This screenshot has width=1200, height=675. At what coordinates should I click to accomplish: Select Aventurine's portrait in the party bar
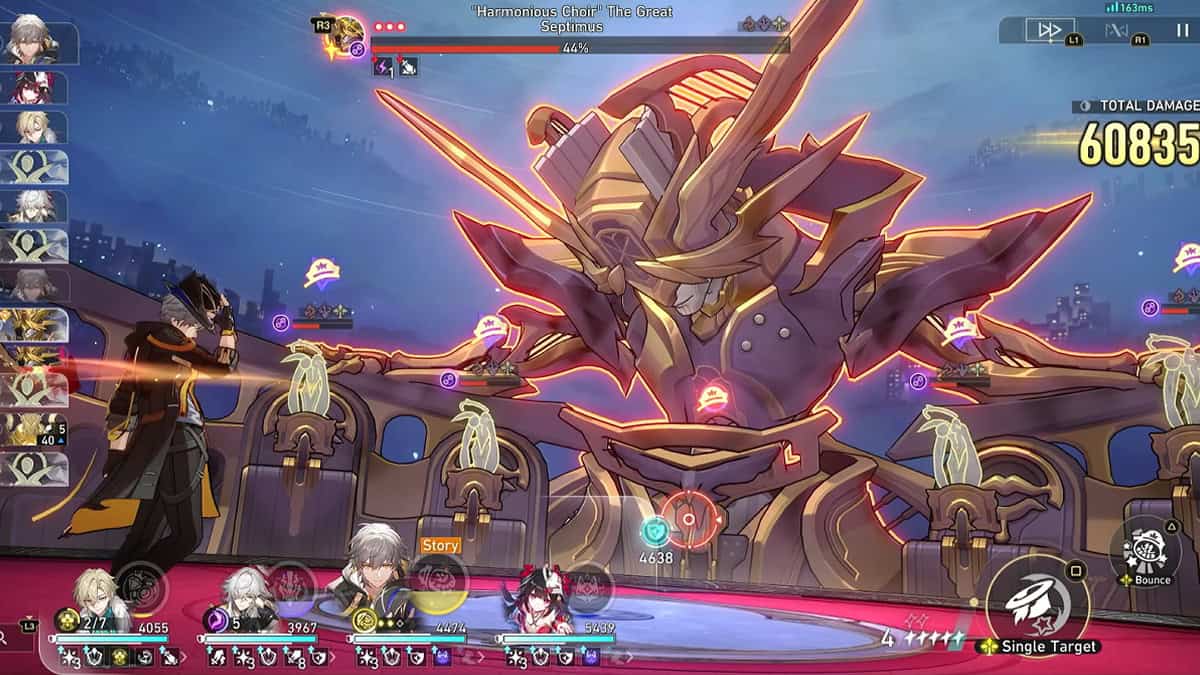coord(95,598)
